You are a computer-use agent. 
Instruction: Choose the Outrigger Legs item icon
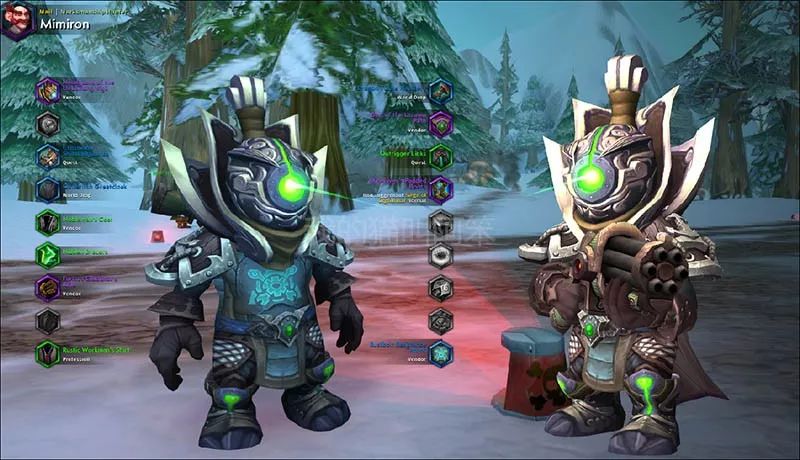tap(441, 156)
